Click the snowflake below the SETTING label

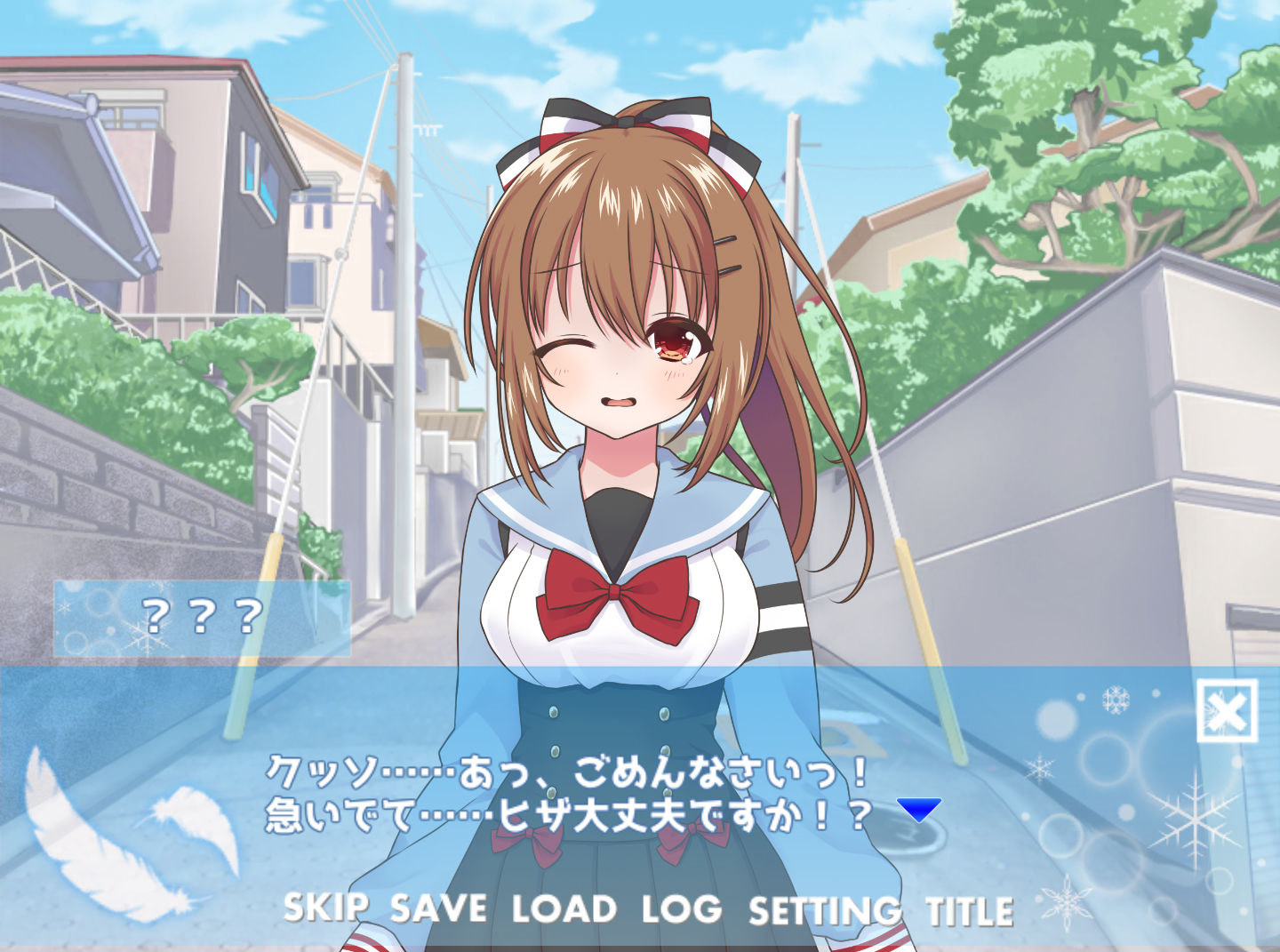(x=1065, y=902)
